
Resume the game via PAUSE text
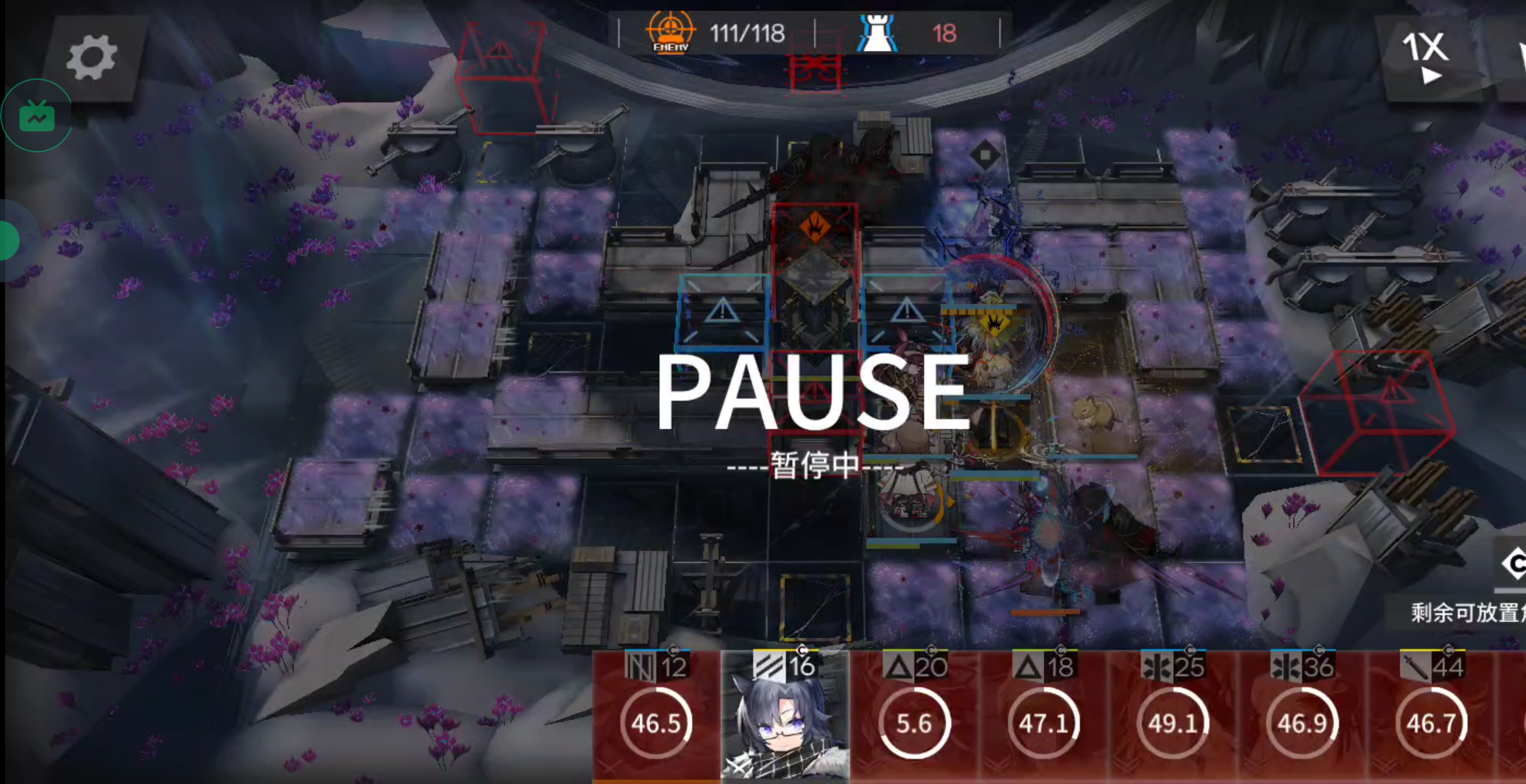click(x=813, y=393)
